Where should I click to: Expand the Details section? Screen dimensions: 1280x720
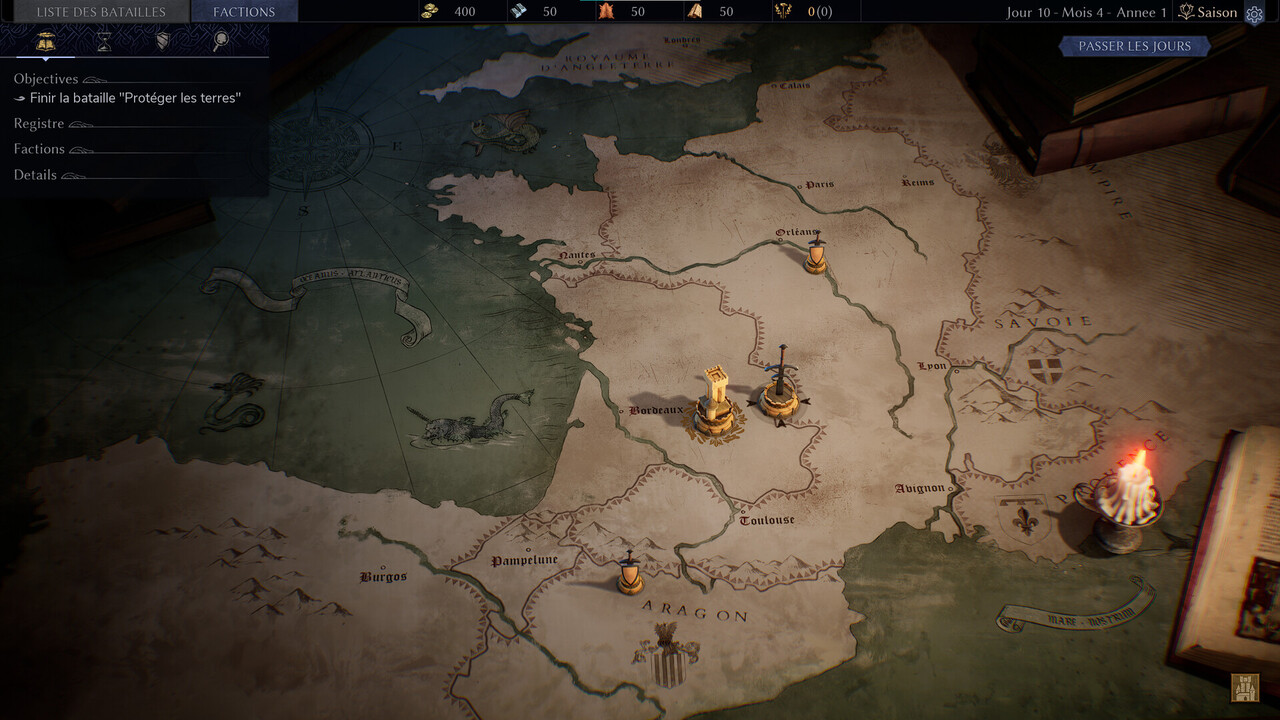[x=35, y=175]
